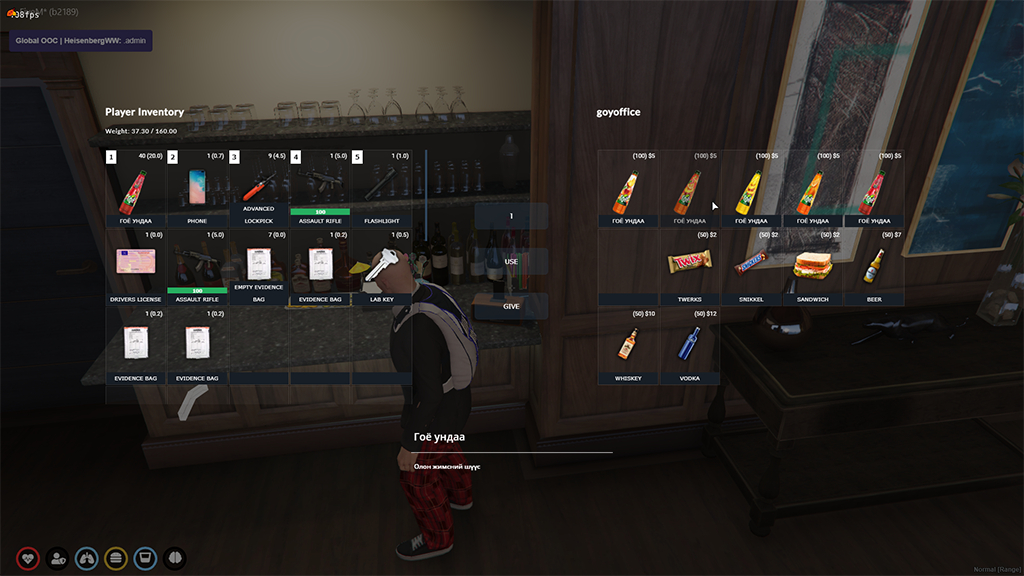Select the Lab Key slot

click(x=381, y=266)
